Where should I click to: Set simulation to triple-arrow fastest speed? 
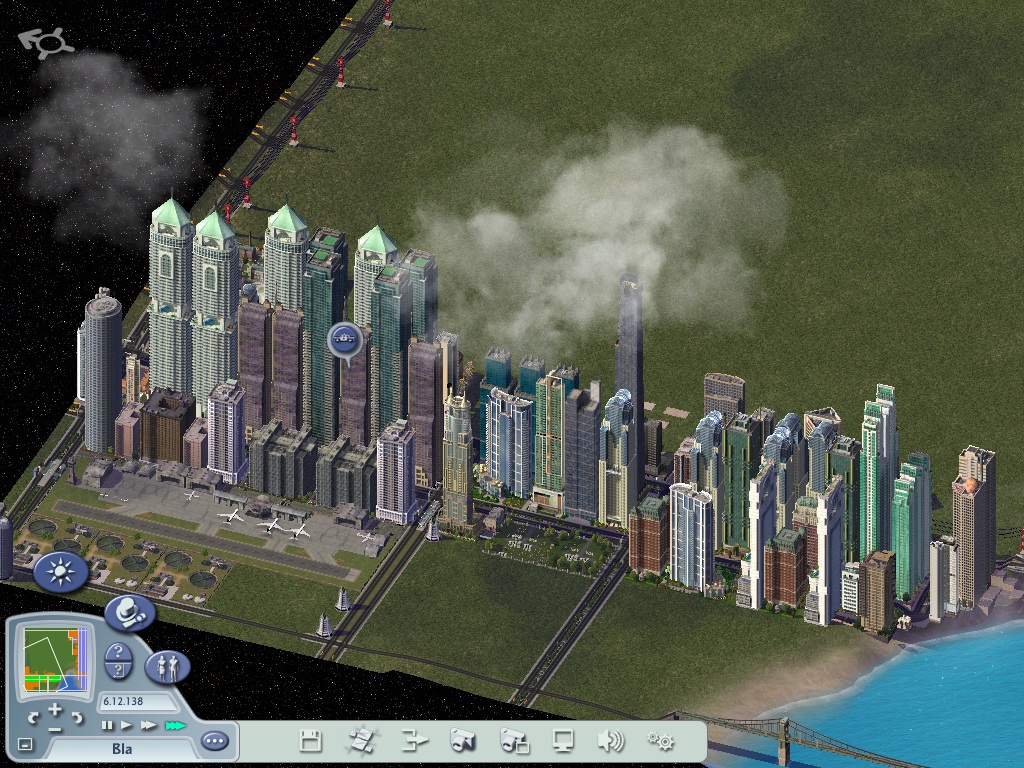176,724
